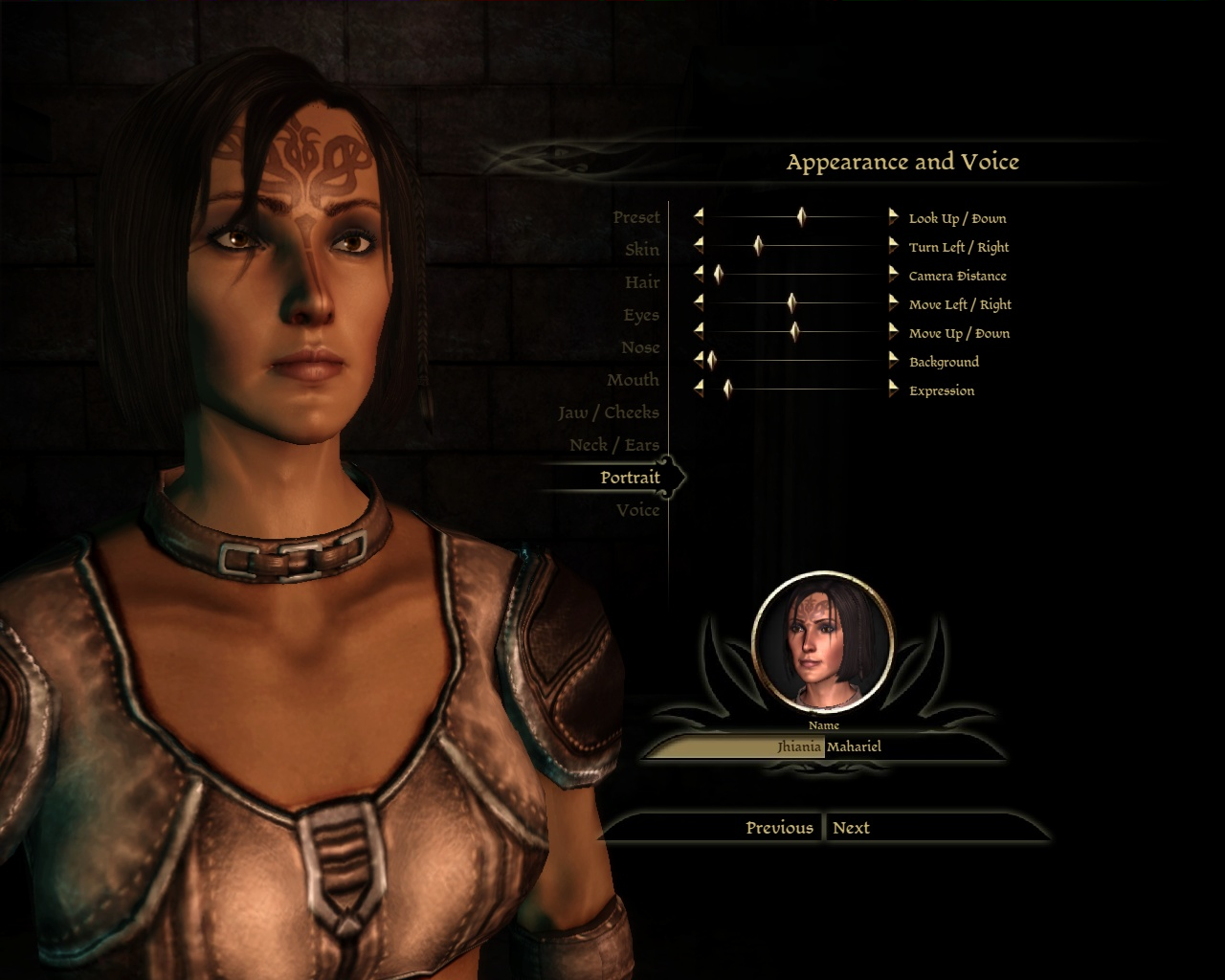This screenshot has height=980, width=1225.
Task: Change Expression using the right arrow
Action: (x=893, y=390)
